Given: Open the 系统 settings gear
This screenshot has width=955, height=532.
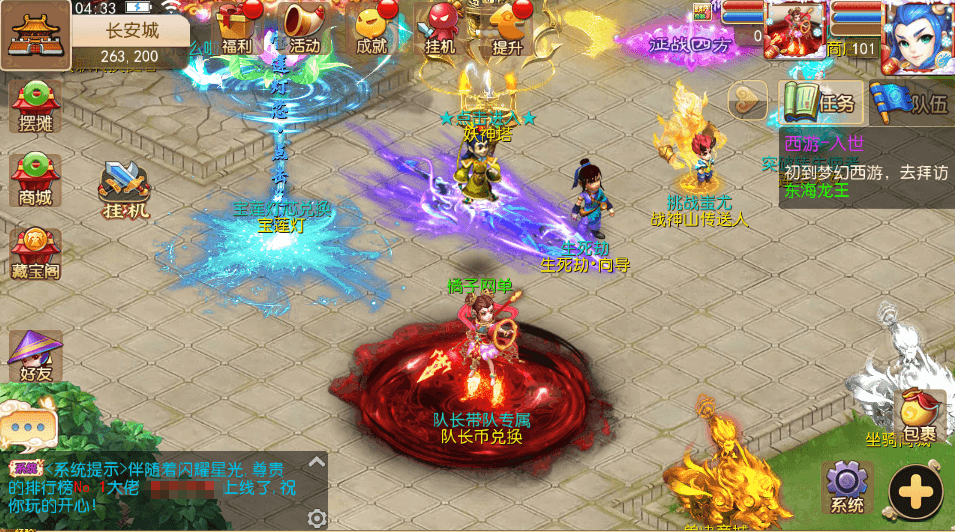Looking at the screenshot, I should point(847,487).
